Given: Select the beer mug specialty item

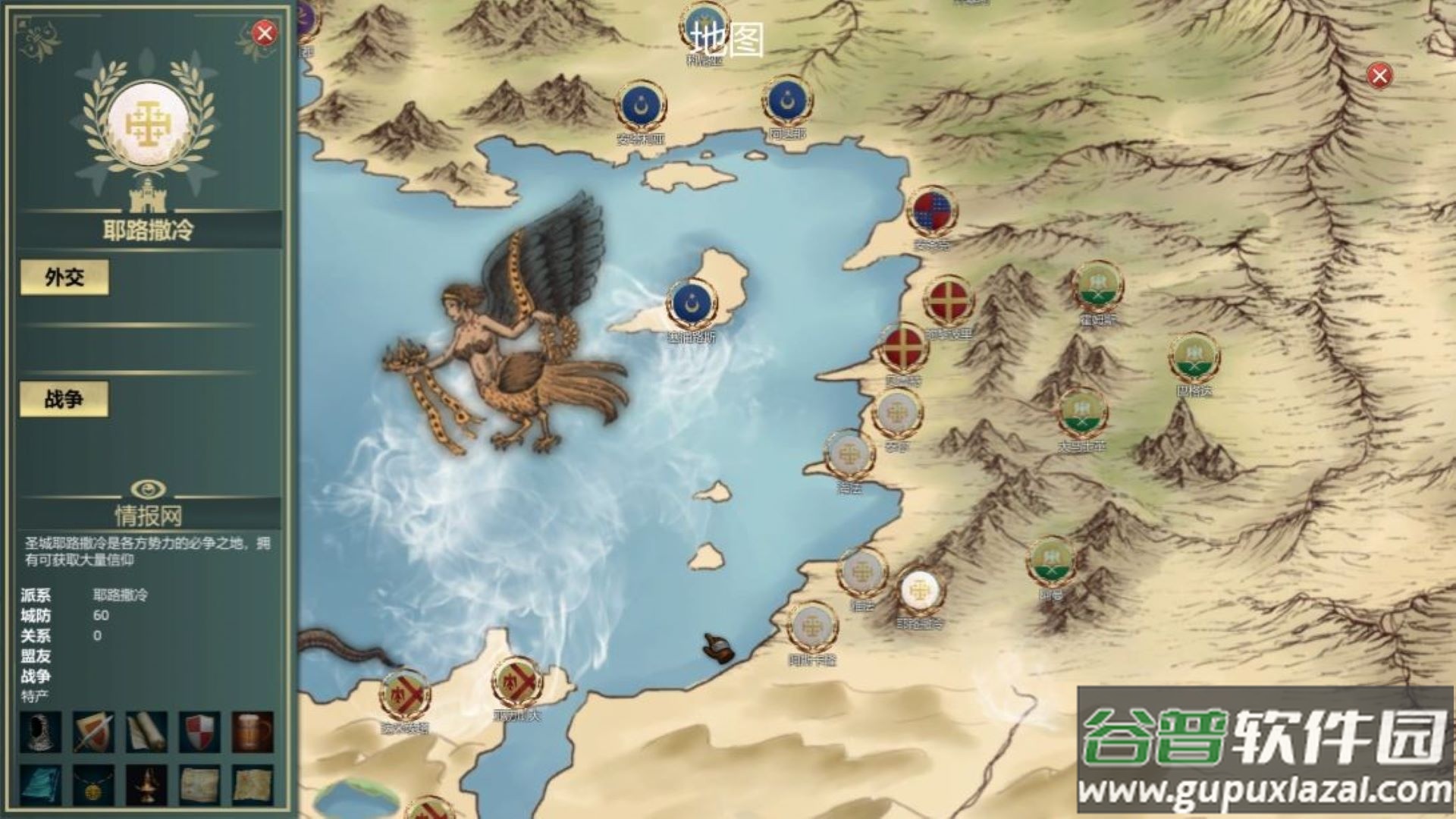Looking at the screenshot, I should (253, 733).
